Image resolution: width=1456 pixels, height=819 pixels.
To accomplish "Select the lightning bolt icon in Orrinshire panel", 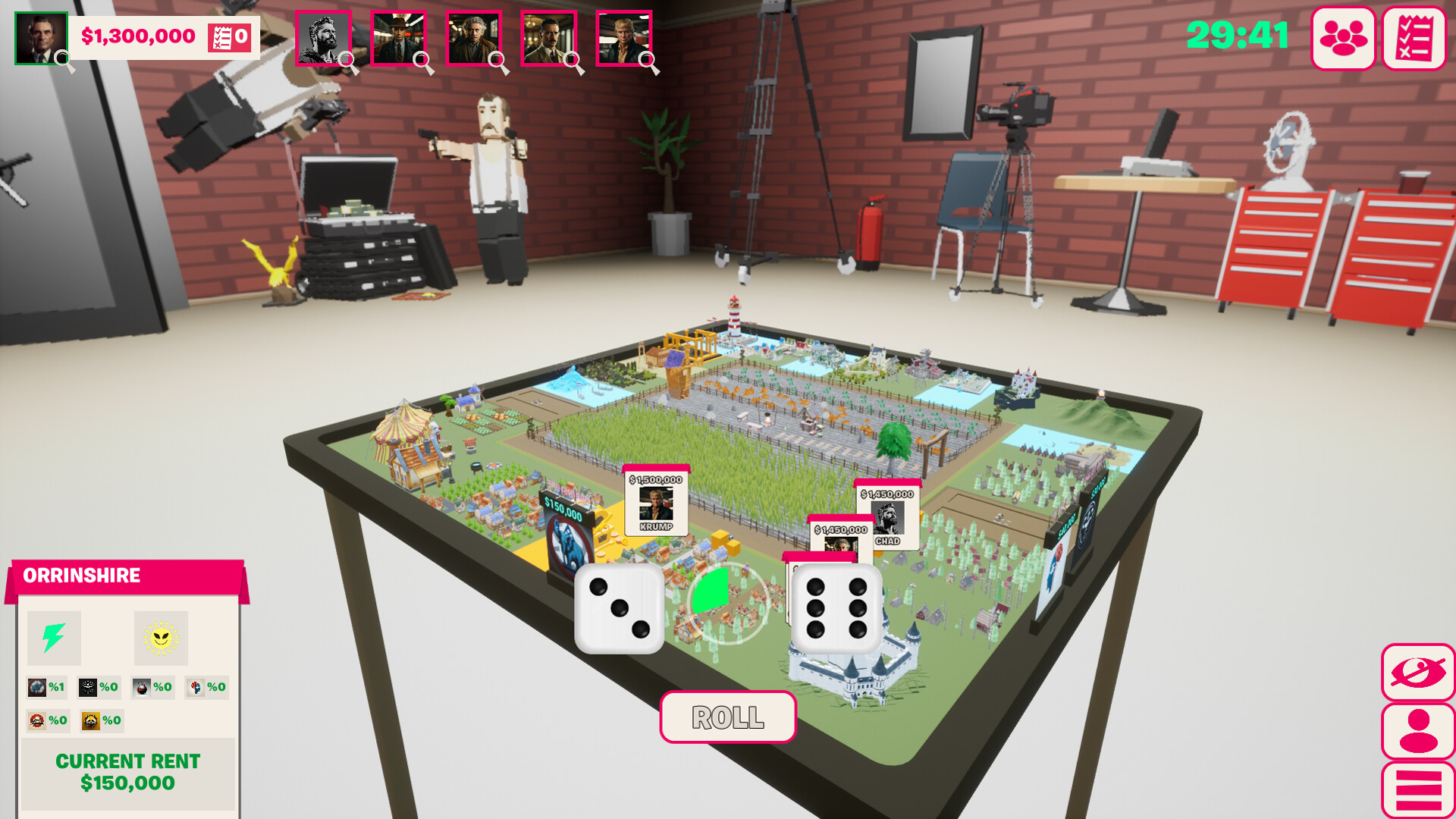I will click(x=52, y=638).
